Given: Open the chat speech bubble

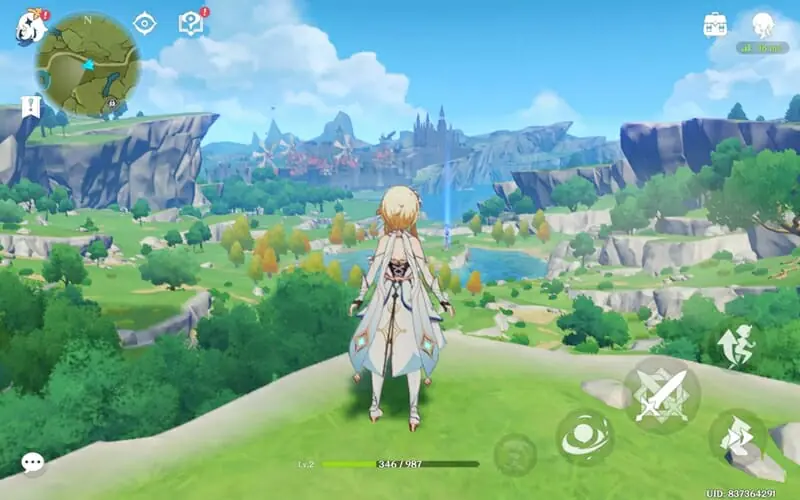Looking at the screenshot, I should tap(33, 463).
